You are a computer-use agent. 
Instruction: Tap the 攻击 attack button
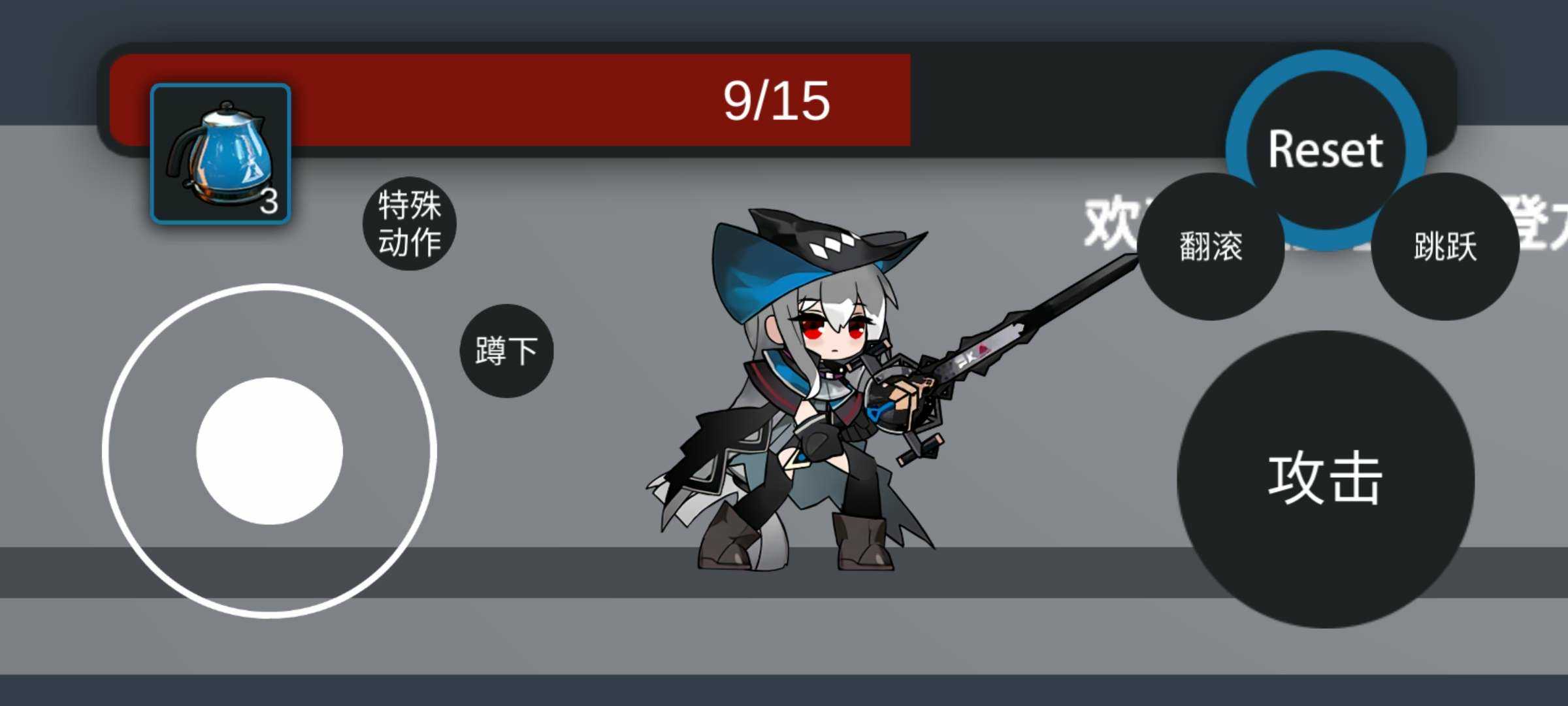point(1325,479)
